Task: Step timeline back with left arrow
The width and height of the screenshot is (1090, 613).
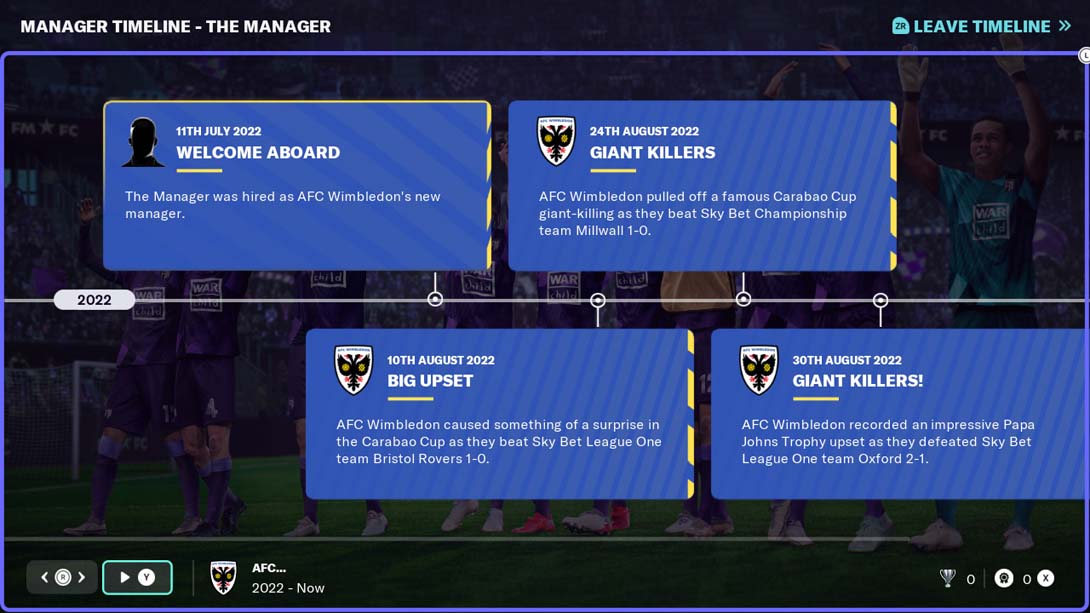Action: (45, 577)
